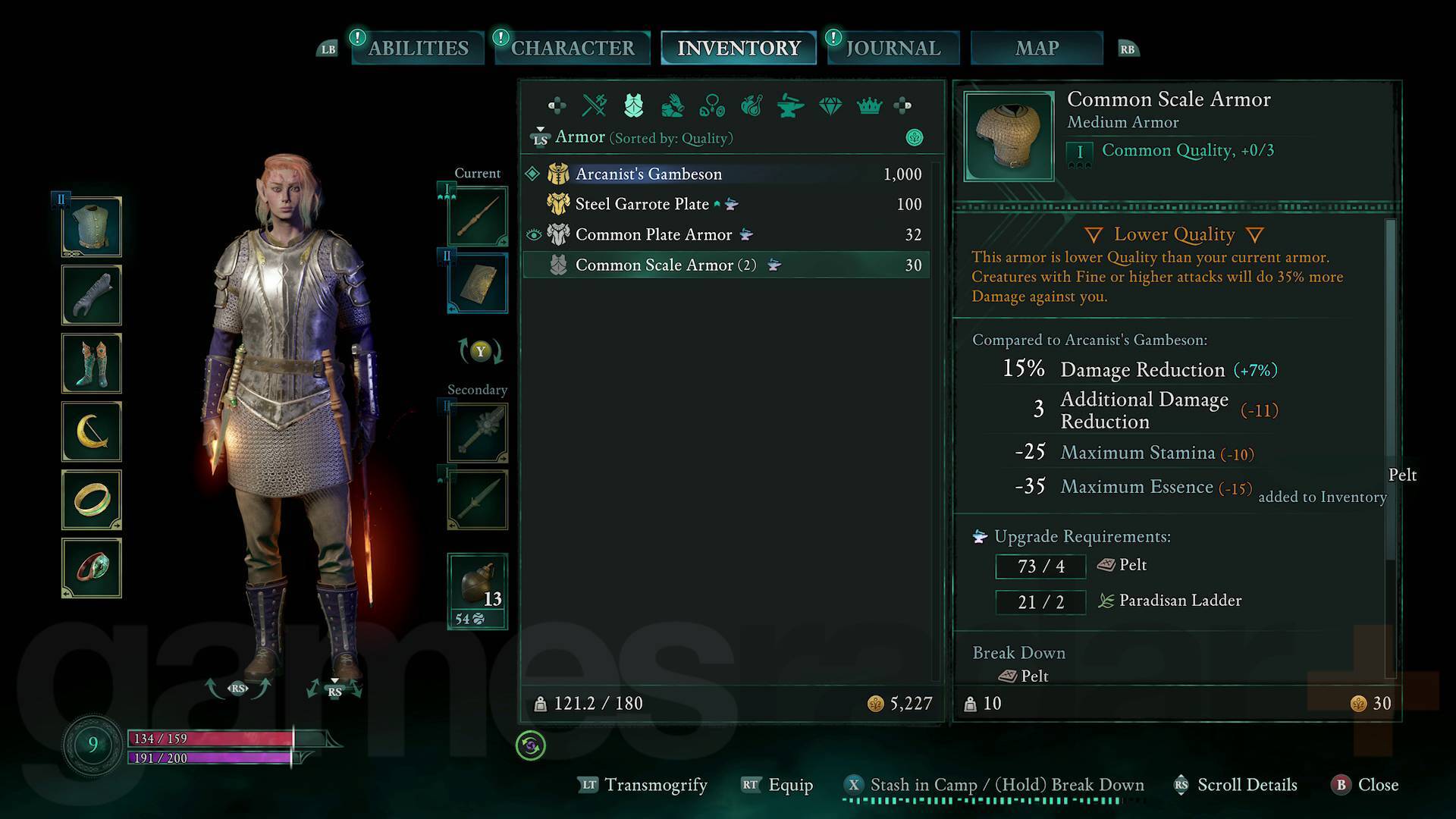The height and width of the screenshot is (819, 1456).
Task: Go to the Journal tab
Action: coord(893,48)
